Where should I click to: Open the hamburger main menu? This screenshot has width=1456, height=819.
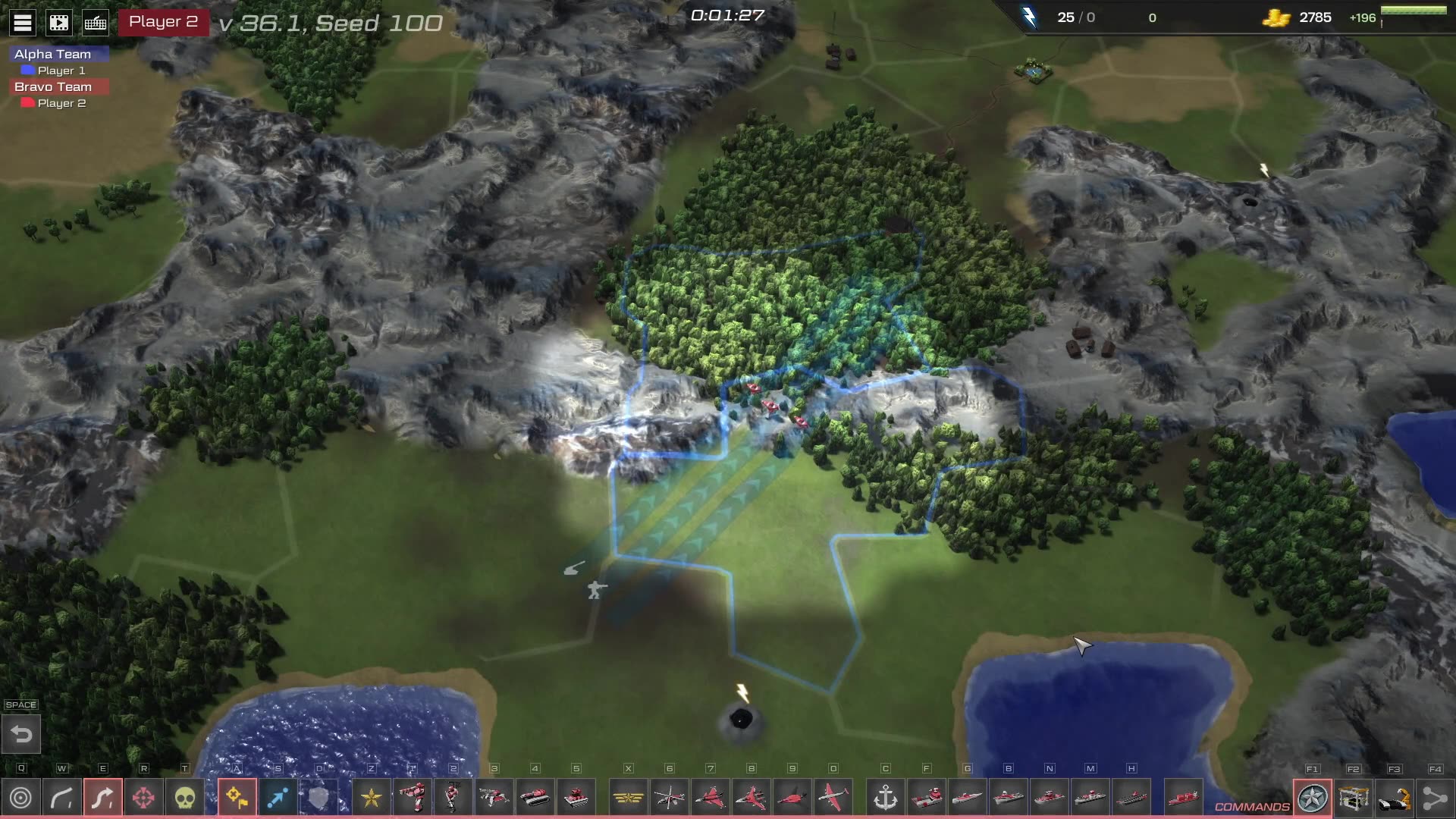point(23,23)
